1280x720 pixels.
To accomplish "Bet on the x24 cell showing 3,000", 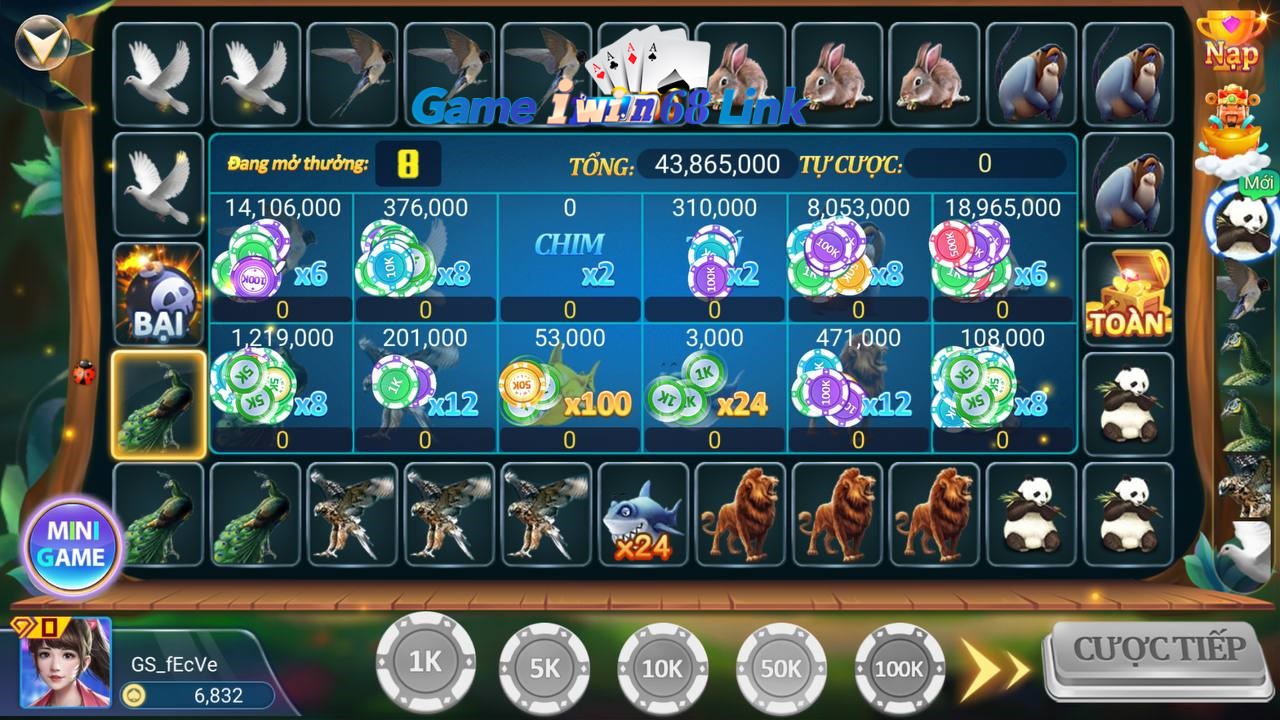I will coord(713,390).
